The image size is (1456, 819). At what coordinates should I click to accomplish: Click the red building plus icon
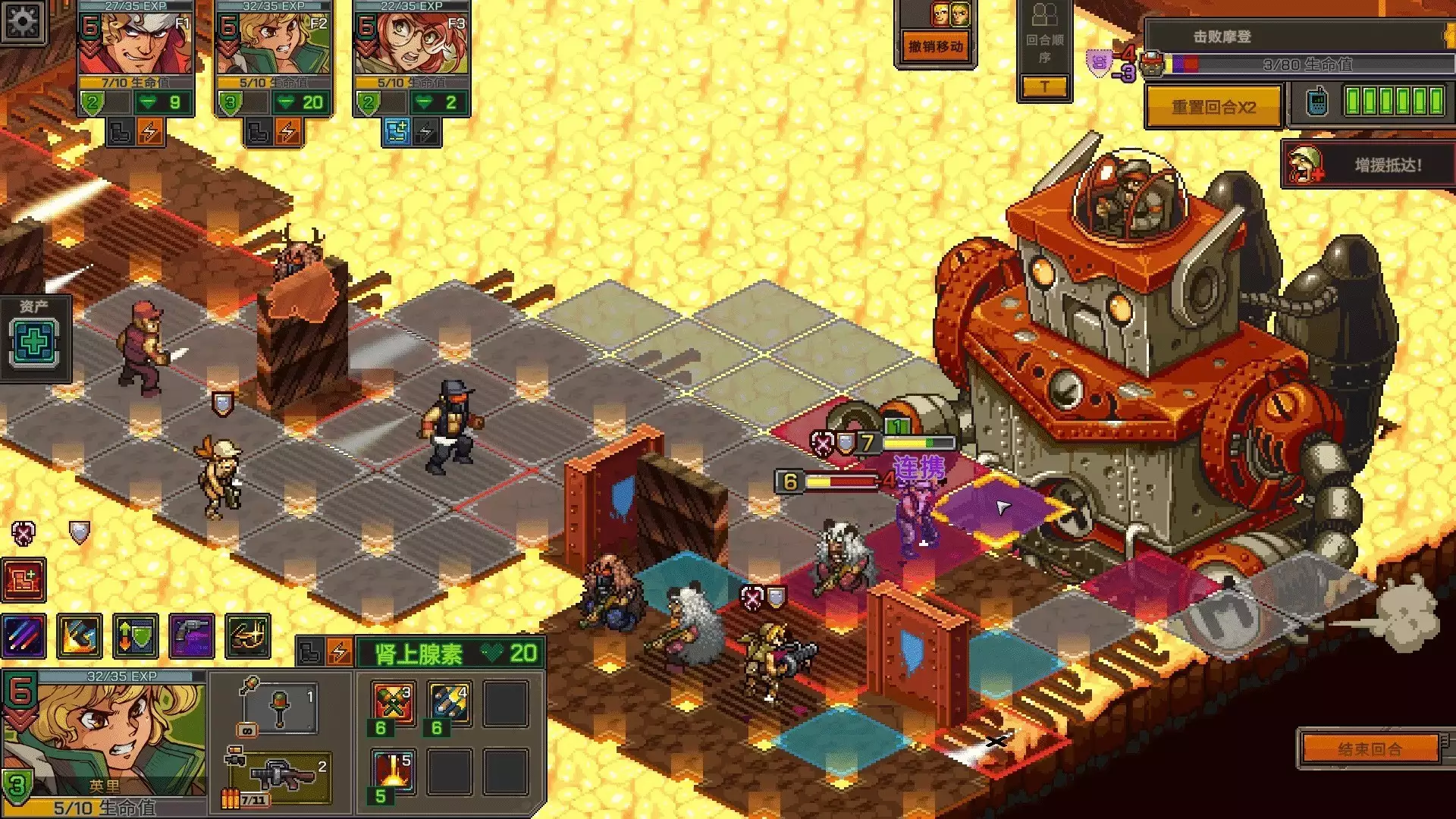[x=24, y=580]
